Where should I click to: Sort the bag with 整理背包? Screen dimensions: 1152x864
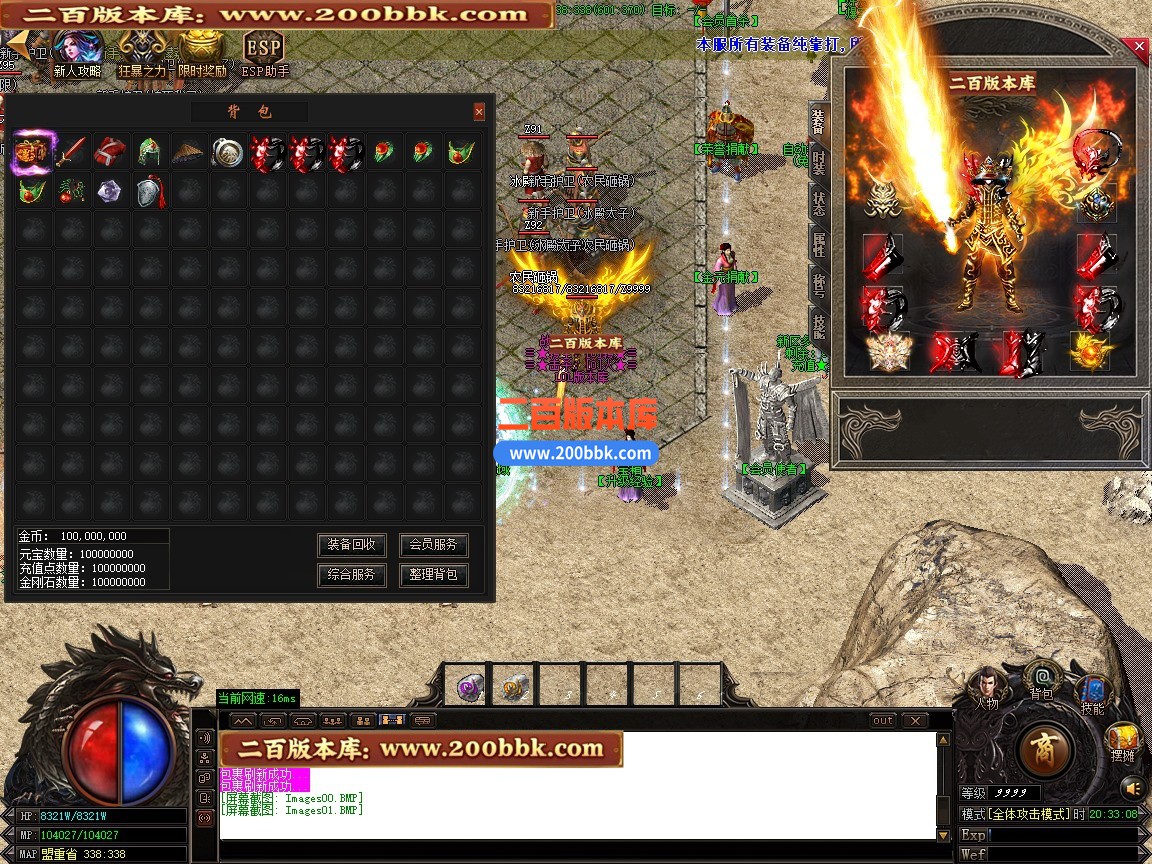433,575
